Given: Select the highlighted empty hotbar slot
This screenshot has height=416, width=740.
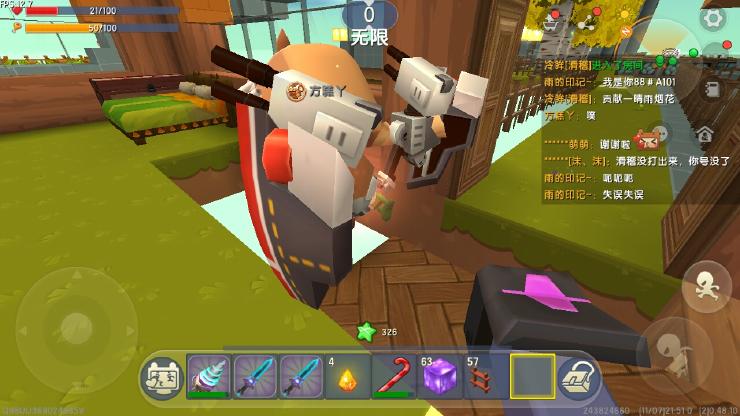Looking at the screenshot, I should [531, 377].
